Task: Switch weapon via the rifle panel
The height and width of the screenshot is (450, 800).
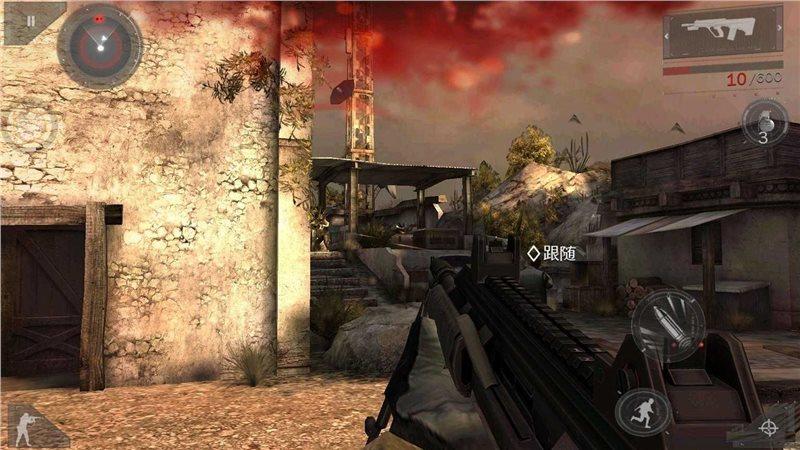Action: (723, 34)
